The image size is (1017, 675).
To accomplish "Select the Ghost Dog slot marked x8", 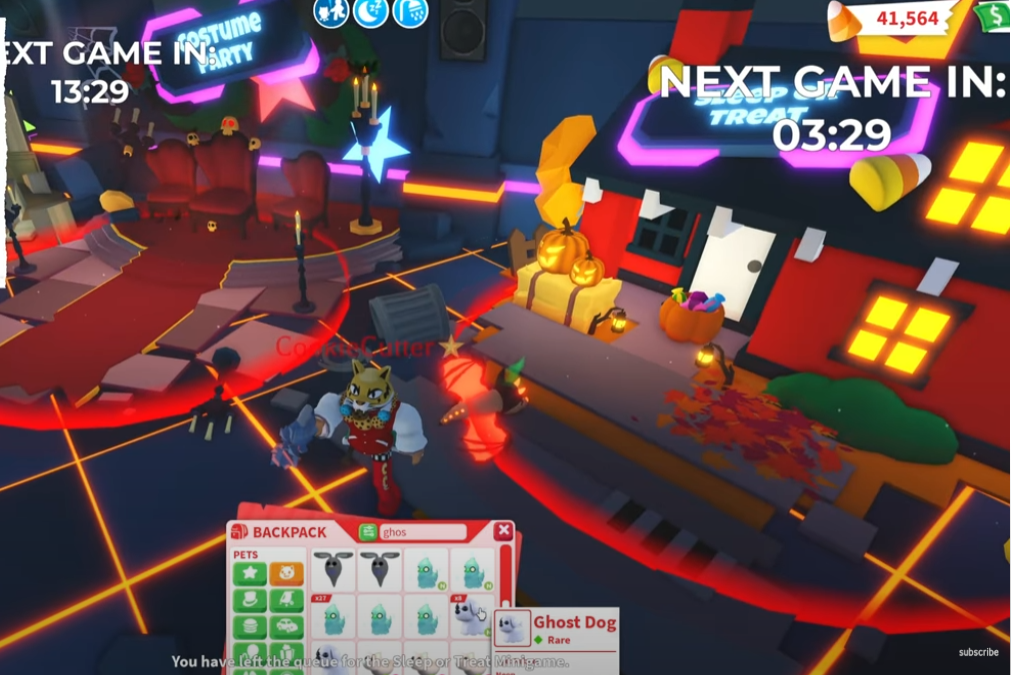I will click(x=471, y=617).
